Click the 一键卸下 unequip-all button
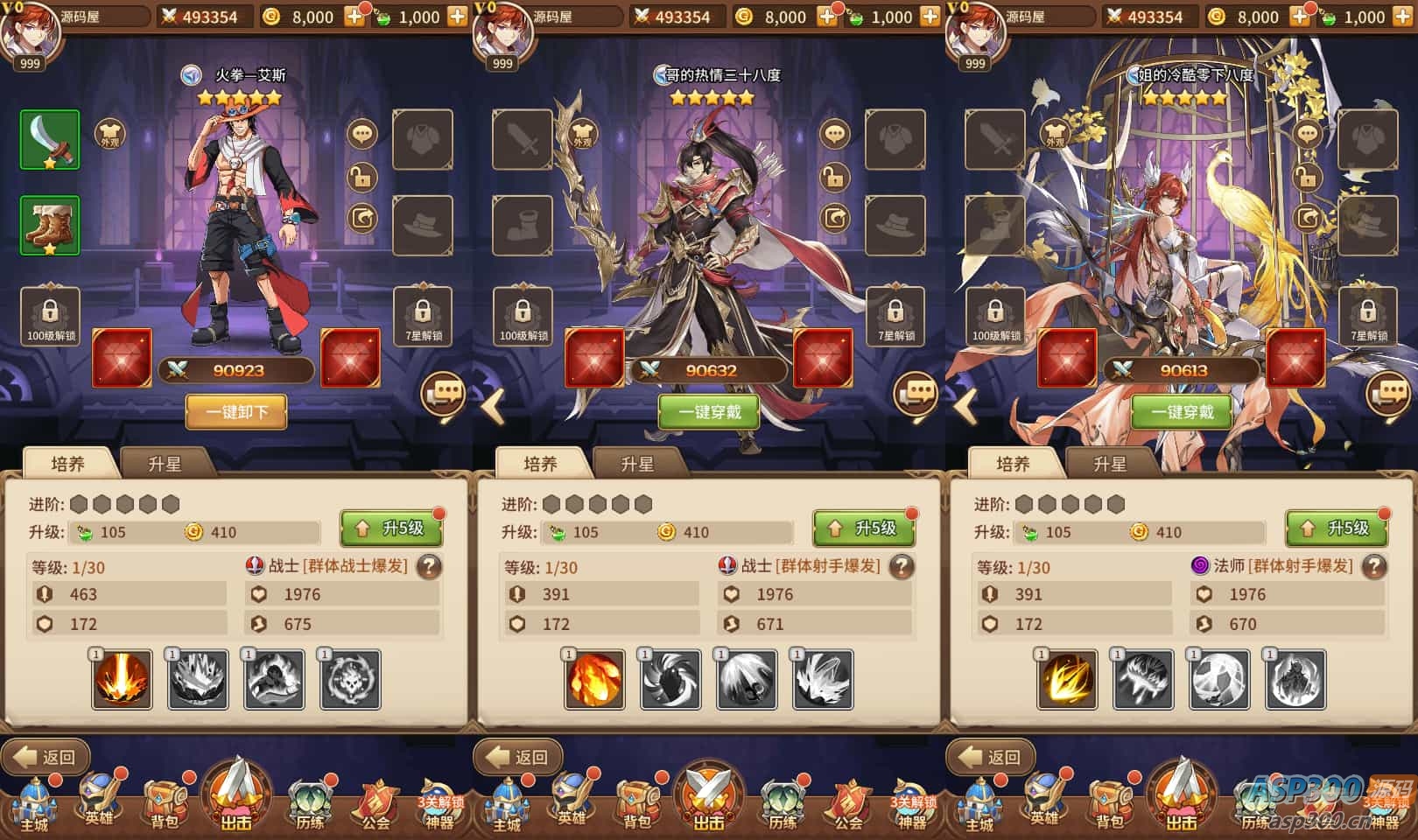Viewport: 1418px width, 840px height. (x=236, y=411)
